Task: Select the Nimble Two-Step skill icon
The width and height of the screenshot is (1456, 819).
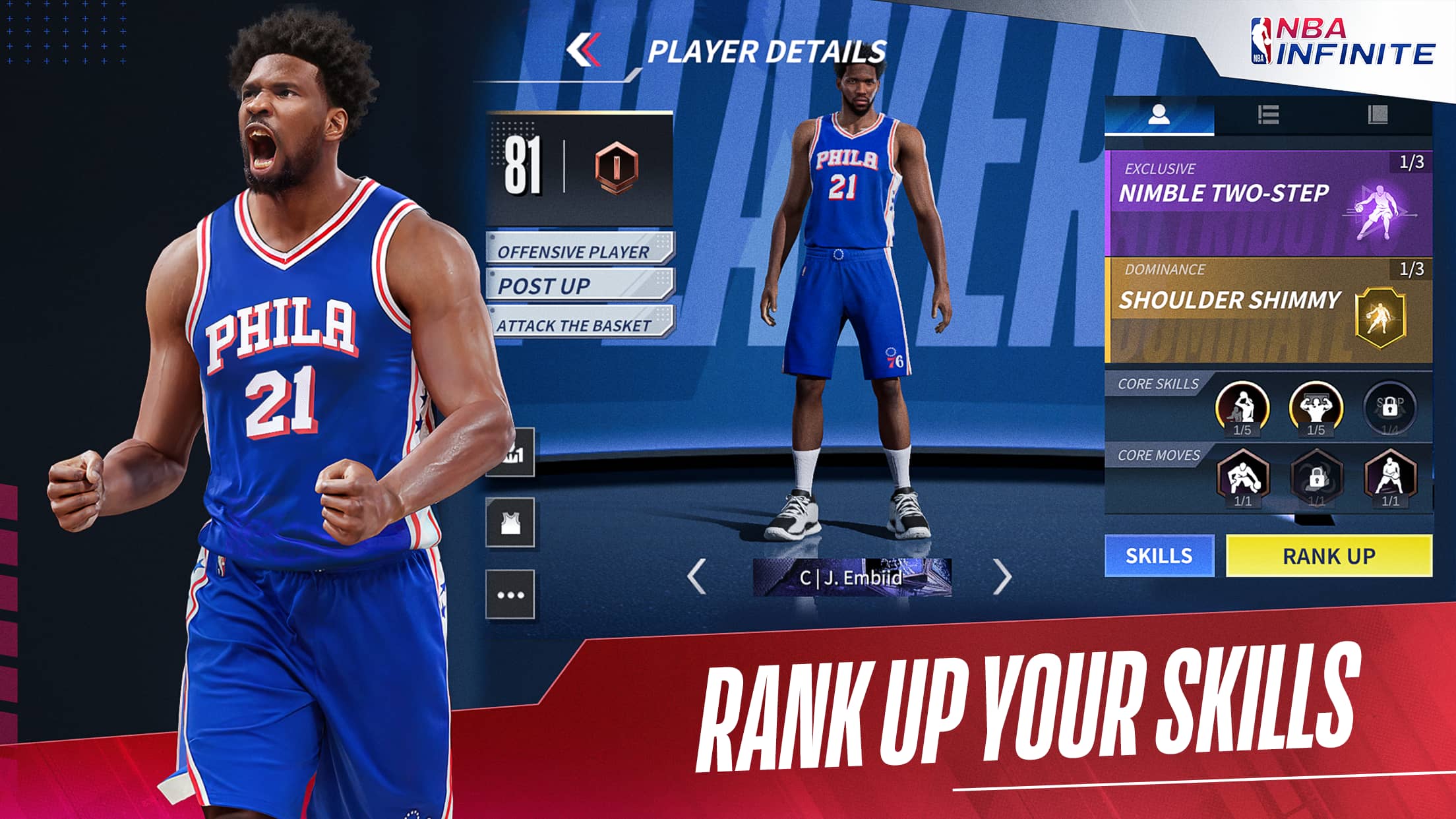Action: point(1383,211)
